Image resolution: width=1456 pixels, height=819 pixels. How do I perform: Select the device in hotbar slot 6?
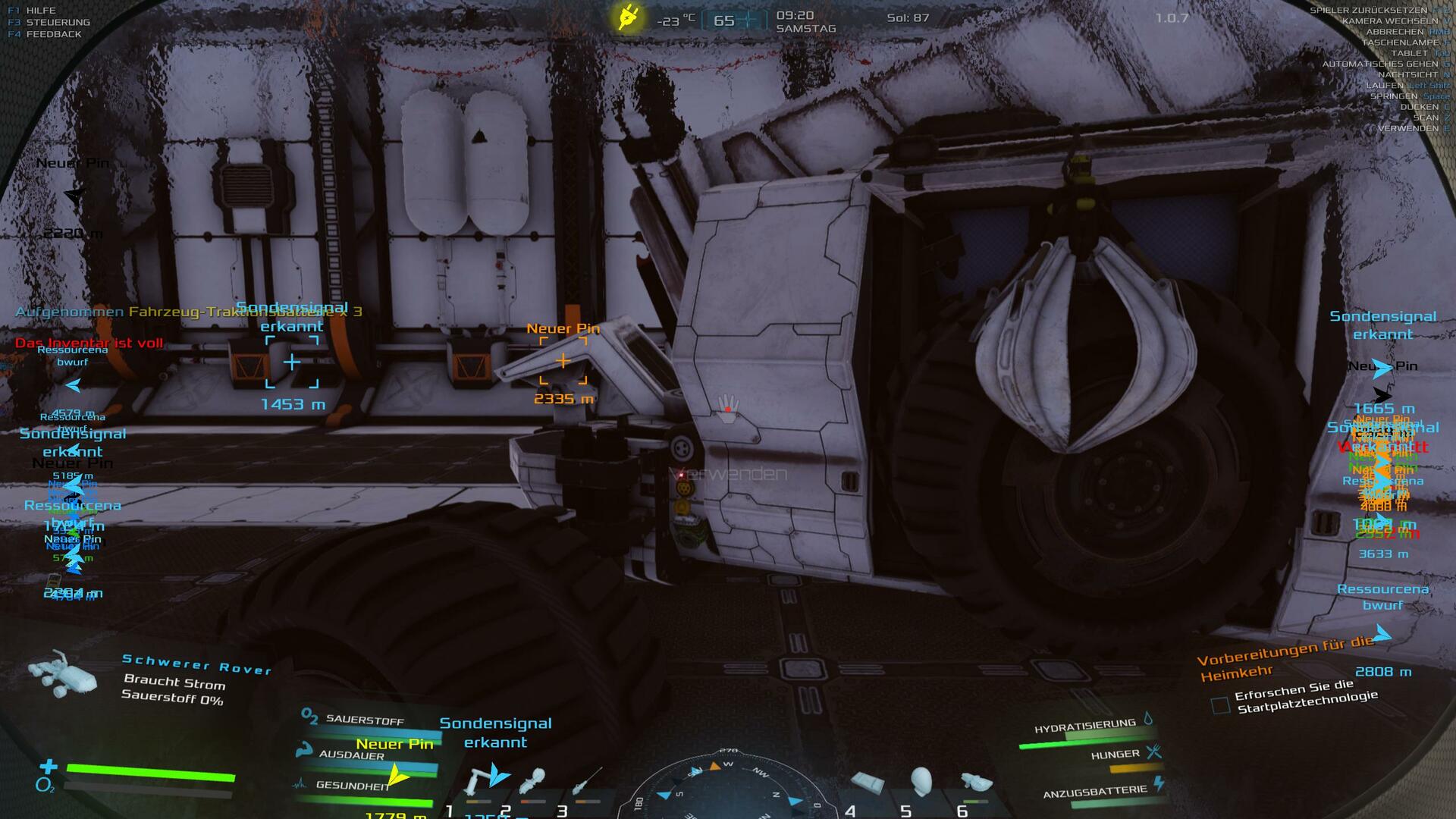(x=976, y=782)
